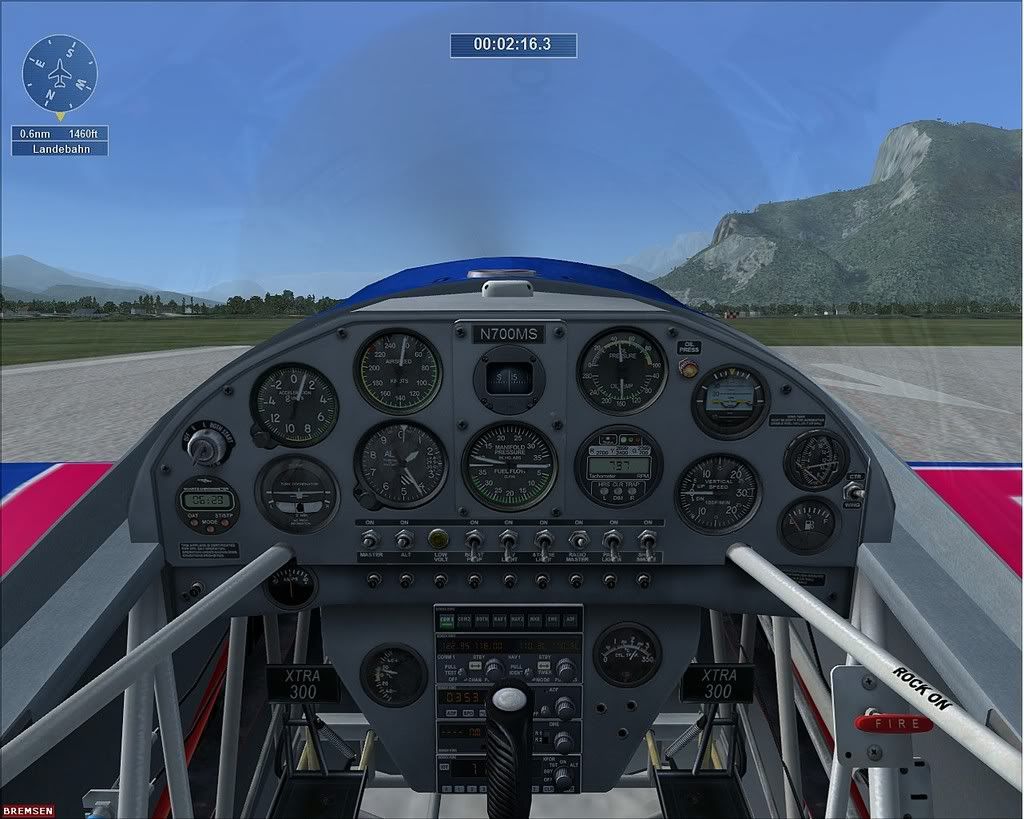Click the N700MS registration placard
The width and height of the screenshot is (1024, 819).
pos(510,334)
